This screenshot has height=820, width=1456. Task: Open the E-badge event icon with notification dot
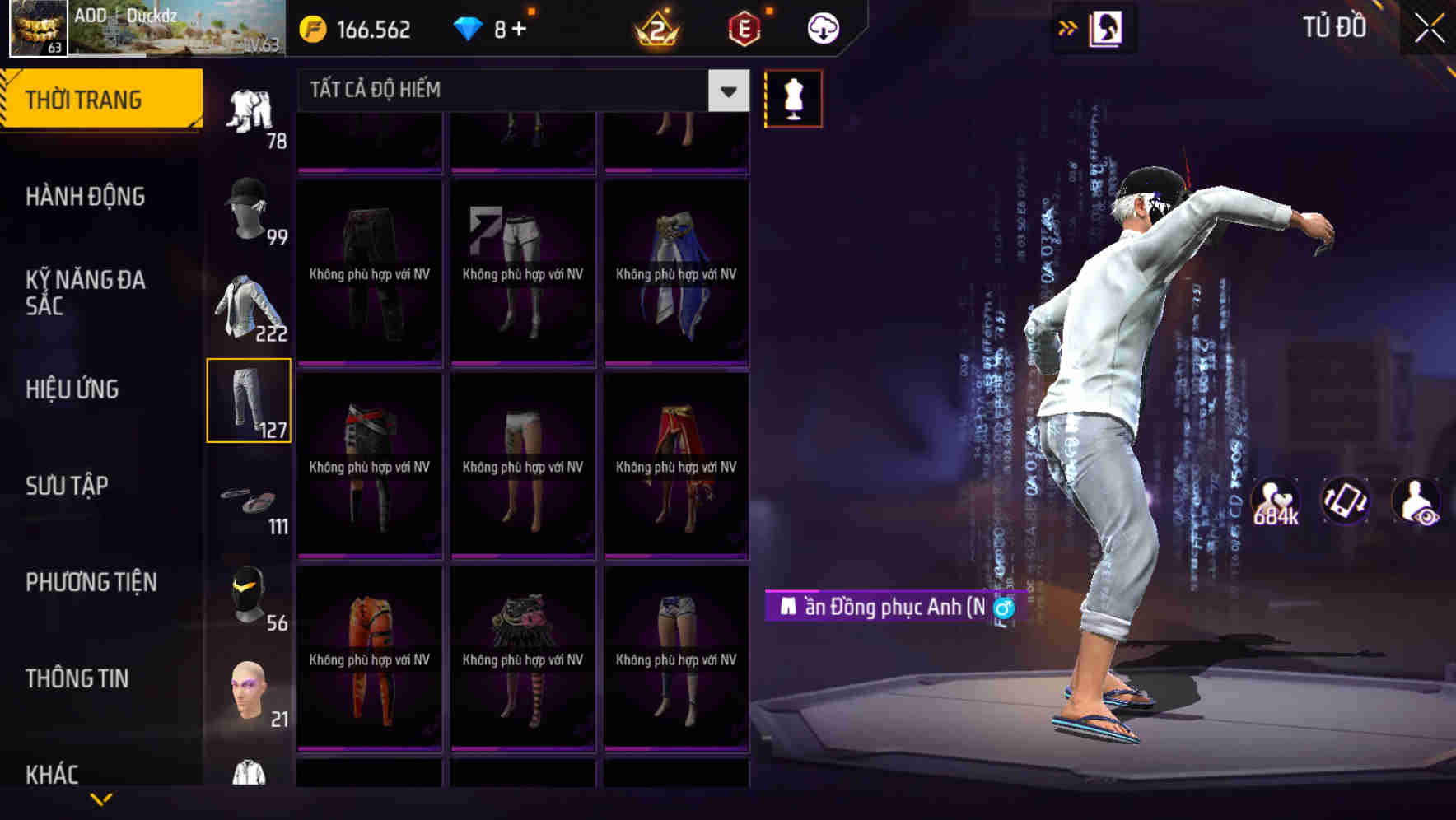click(x=744, y=27)
